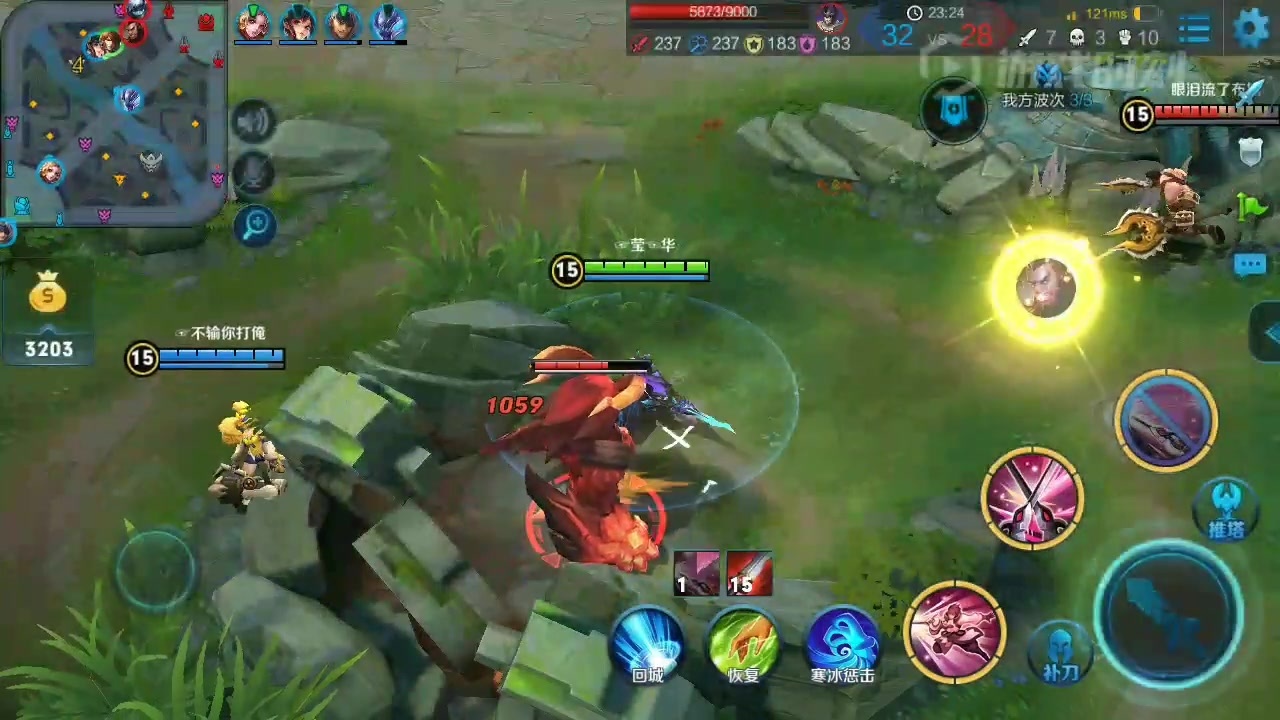Select the blonde teammate portrait at top
Image resolution: width=1280 pixels, height=720 pixels.
[251, 22]
